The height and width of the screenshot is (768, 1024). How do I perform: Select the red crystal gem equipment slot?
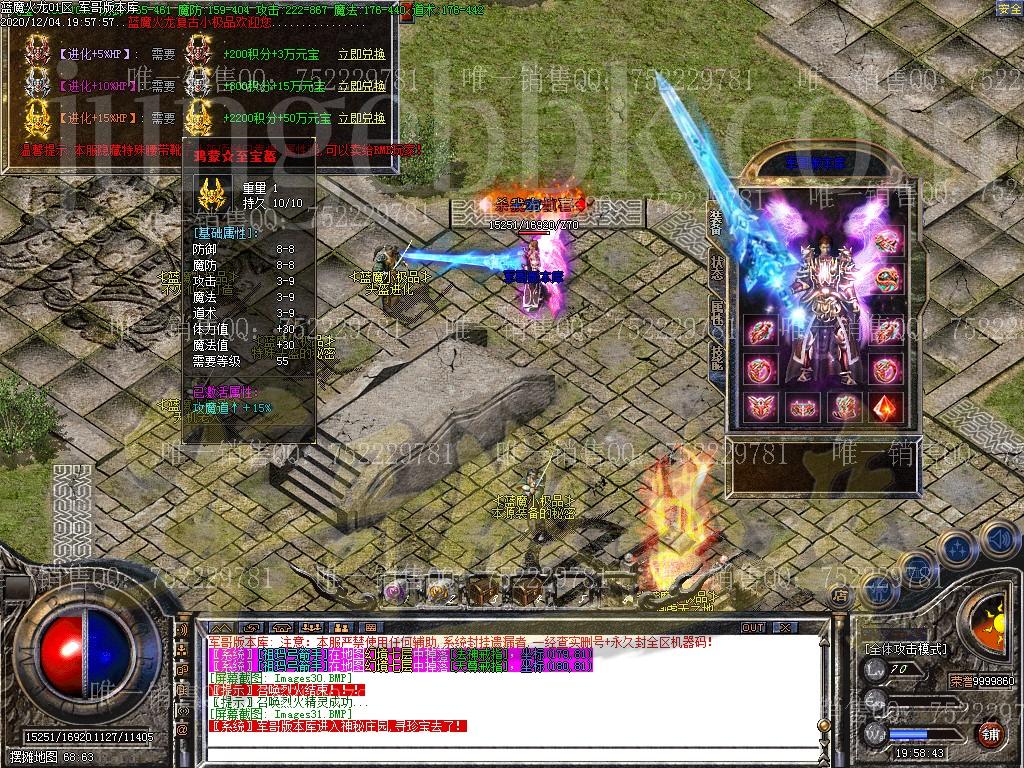coord(885,406)
